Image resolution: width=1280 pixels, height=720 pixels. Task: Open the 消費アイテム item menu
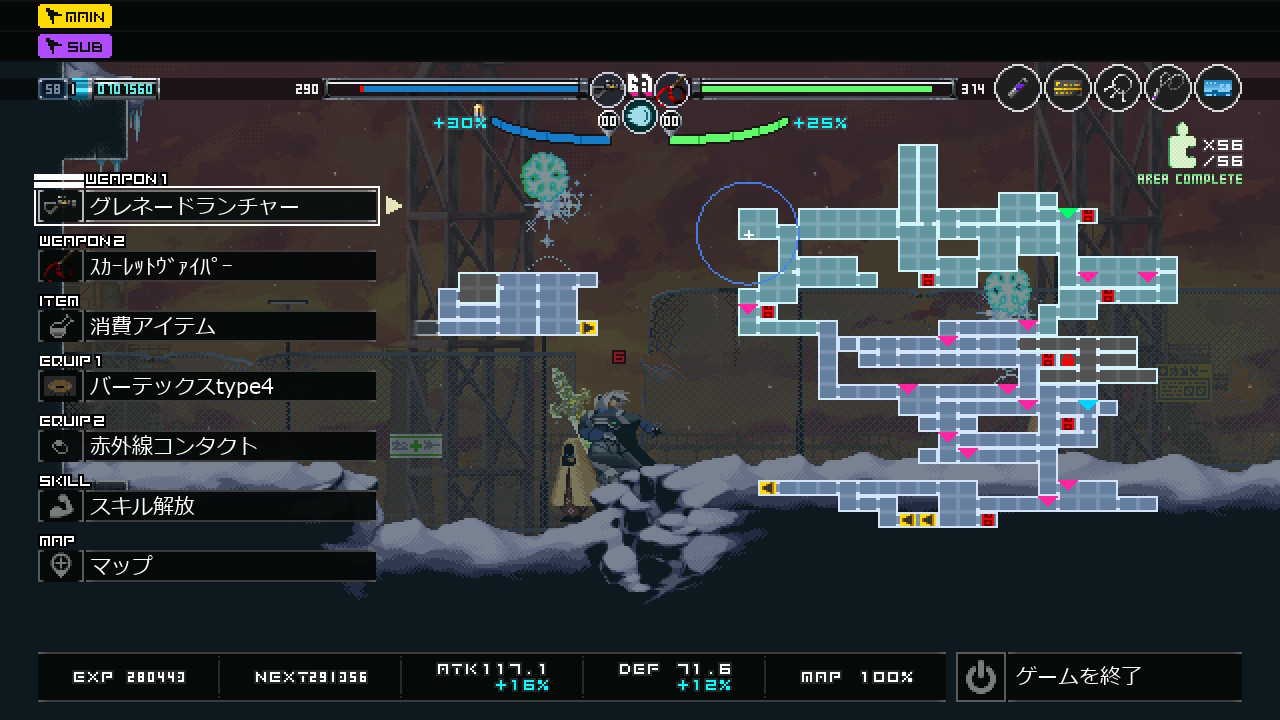[207, 326]
